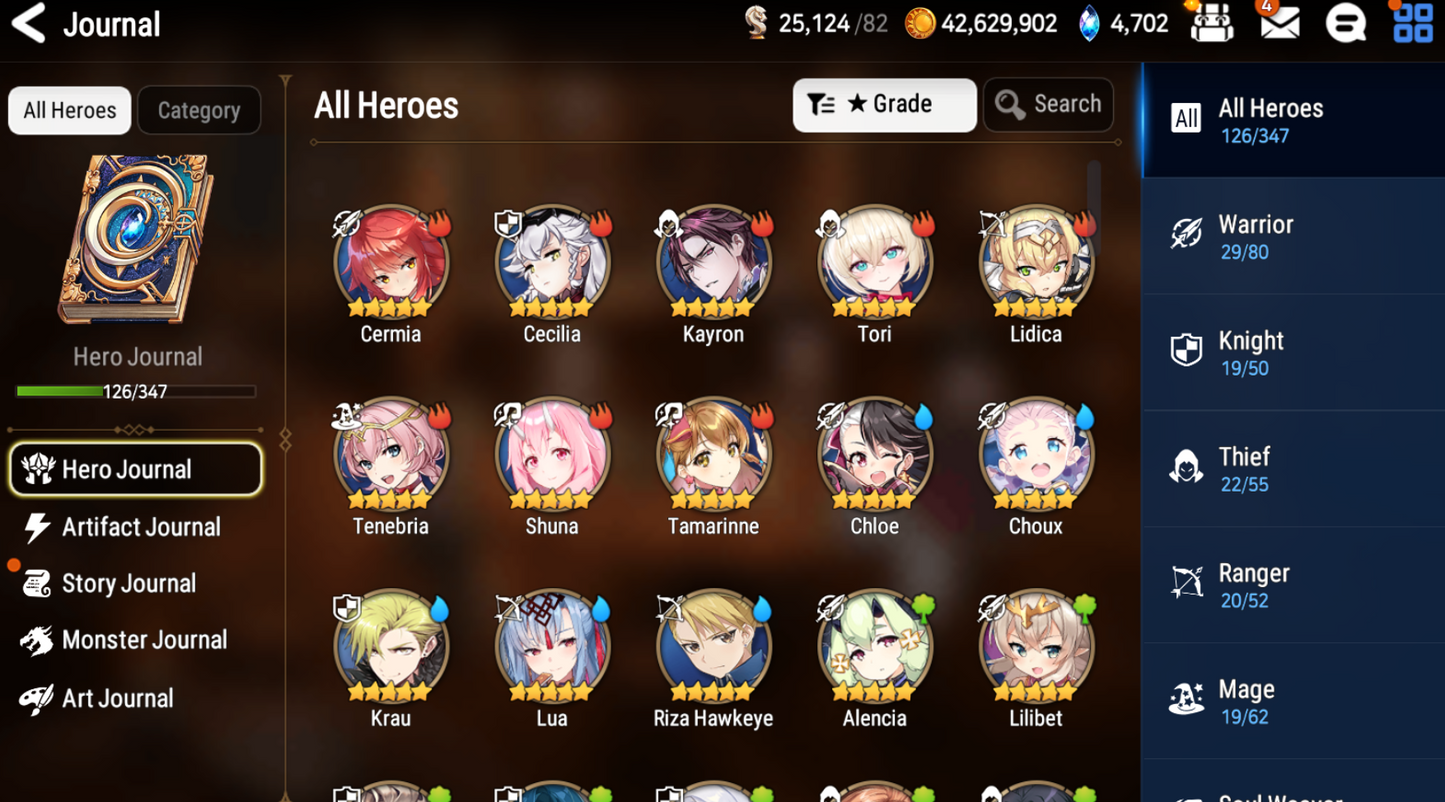Show only Thief heroes
Image resolution: width=1445 pixels, height=802 pixels.
tap(1292, 469)
